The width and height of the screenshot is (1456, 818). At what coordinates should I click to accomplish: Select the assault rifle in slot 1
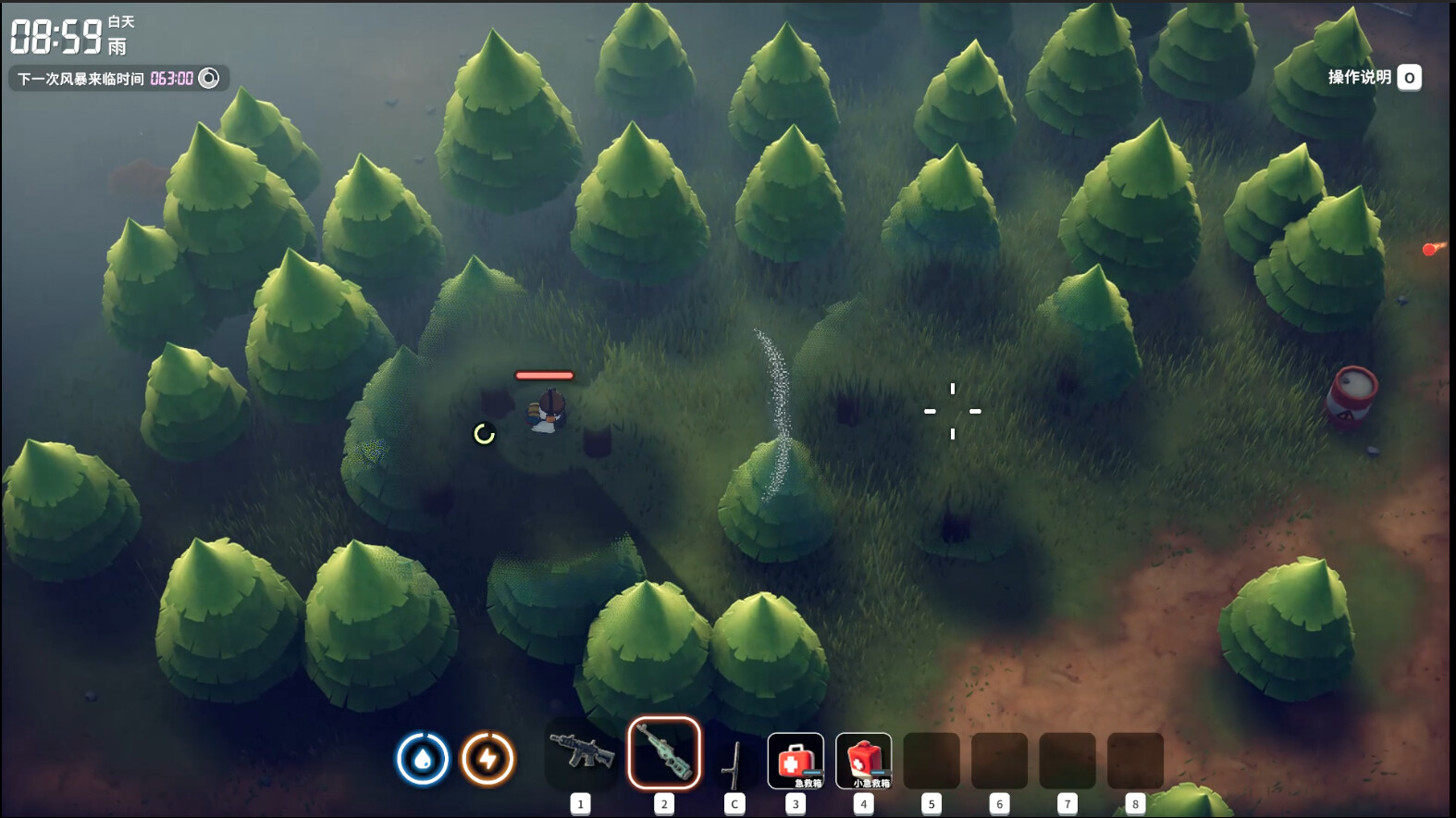point(581,751)
